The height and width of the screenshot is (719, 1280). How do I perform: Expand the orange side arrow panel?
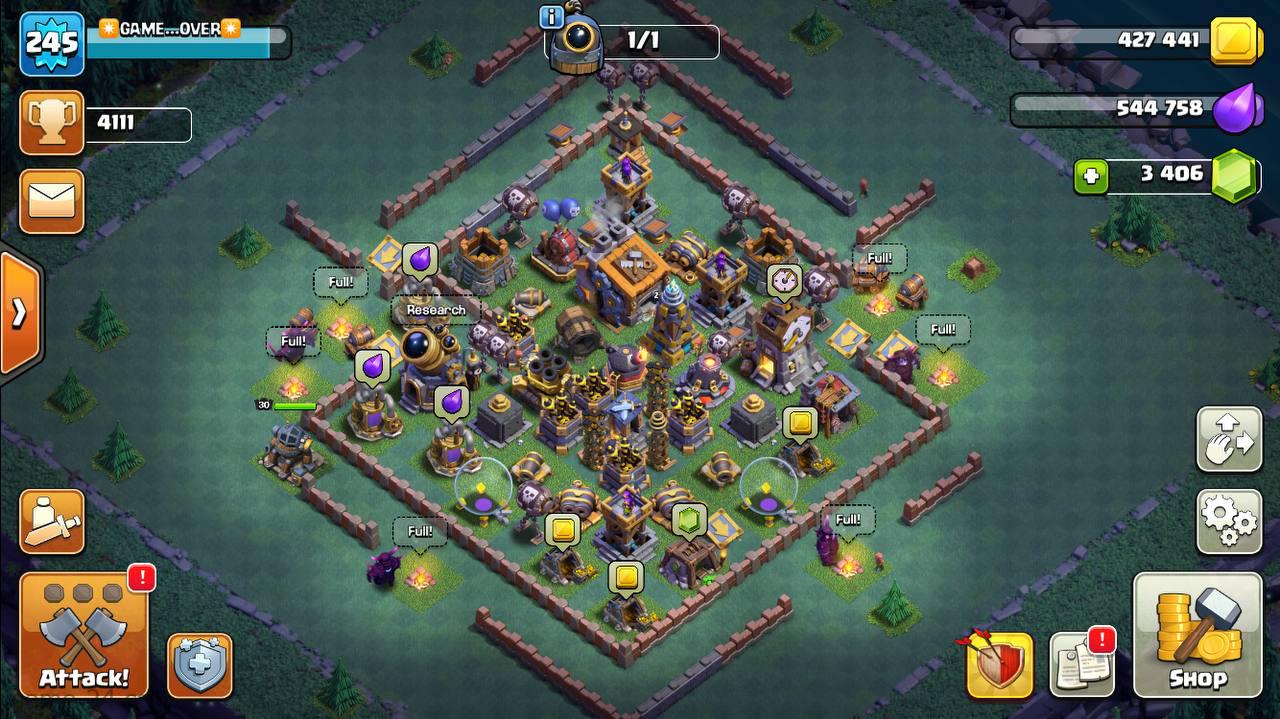coord(19,313)
